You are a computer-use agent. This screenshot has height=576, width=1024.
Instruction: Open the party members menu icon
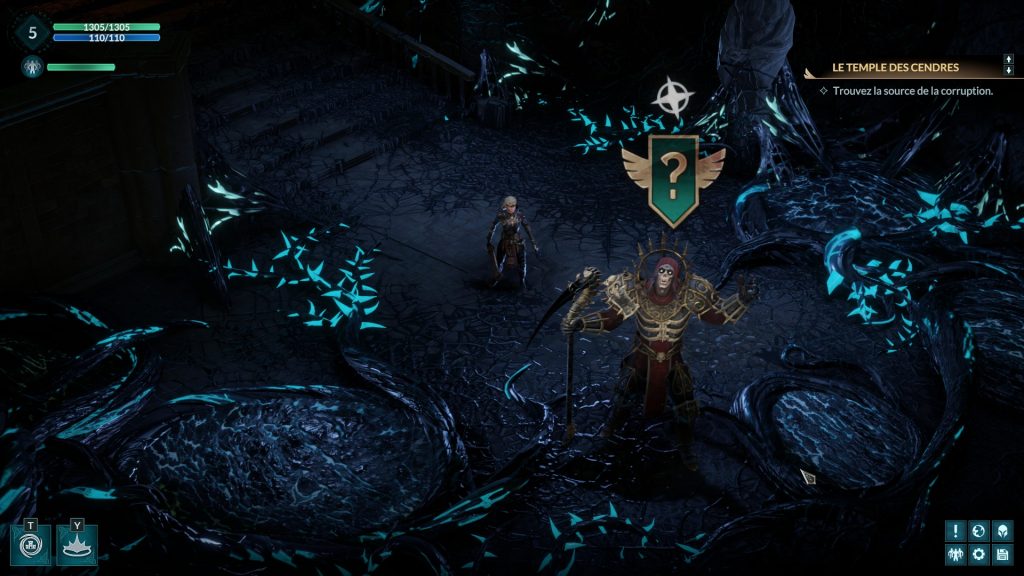pyautogui.click(x=956, y=554)
